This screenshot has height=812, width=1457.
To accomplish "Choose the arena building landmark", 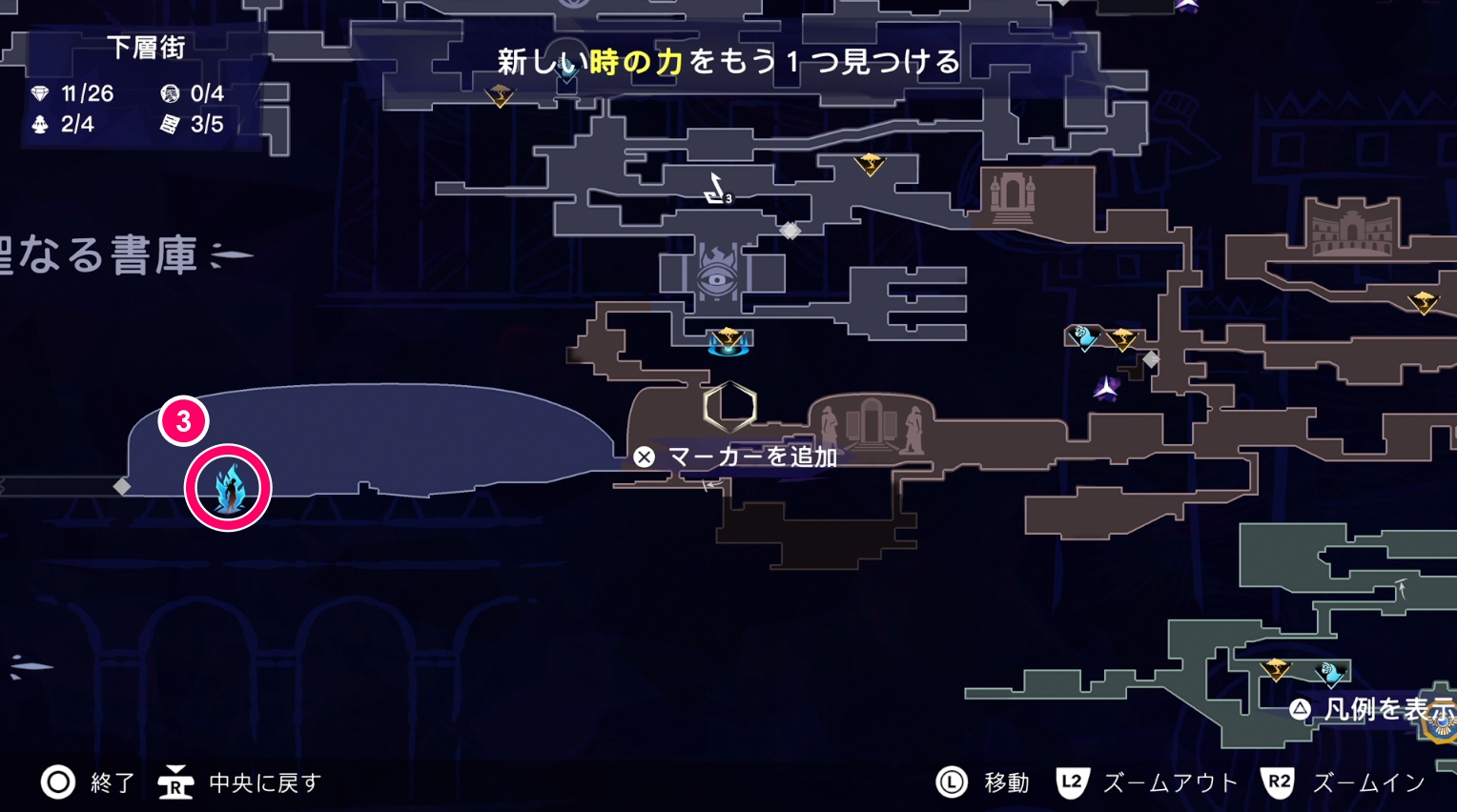I will tap(1352, 227).
